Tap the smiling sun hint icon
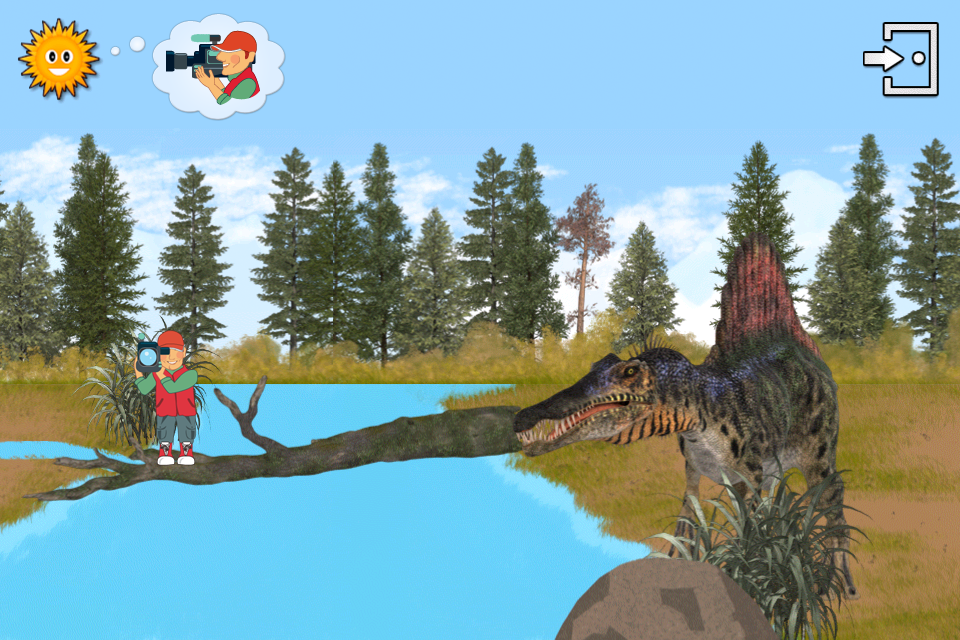Screen dimensions: 960x640 pos(58,58)
